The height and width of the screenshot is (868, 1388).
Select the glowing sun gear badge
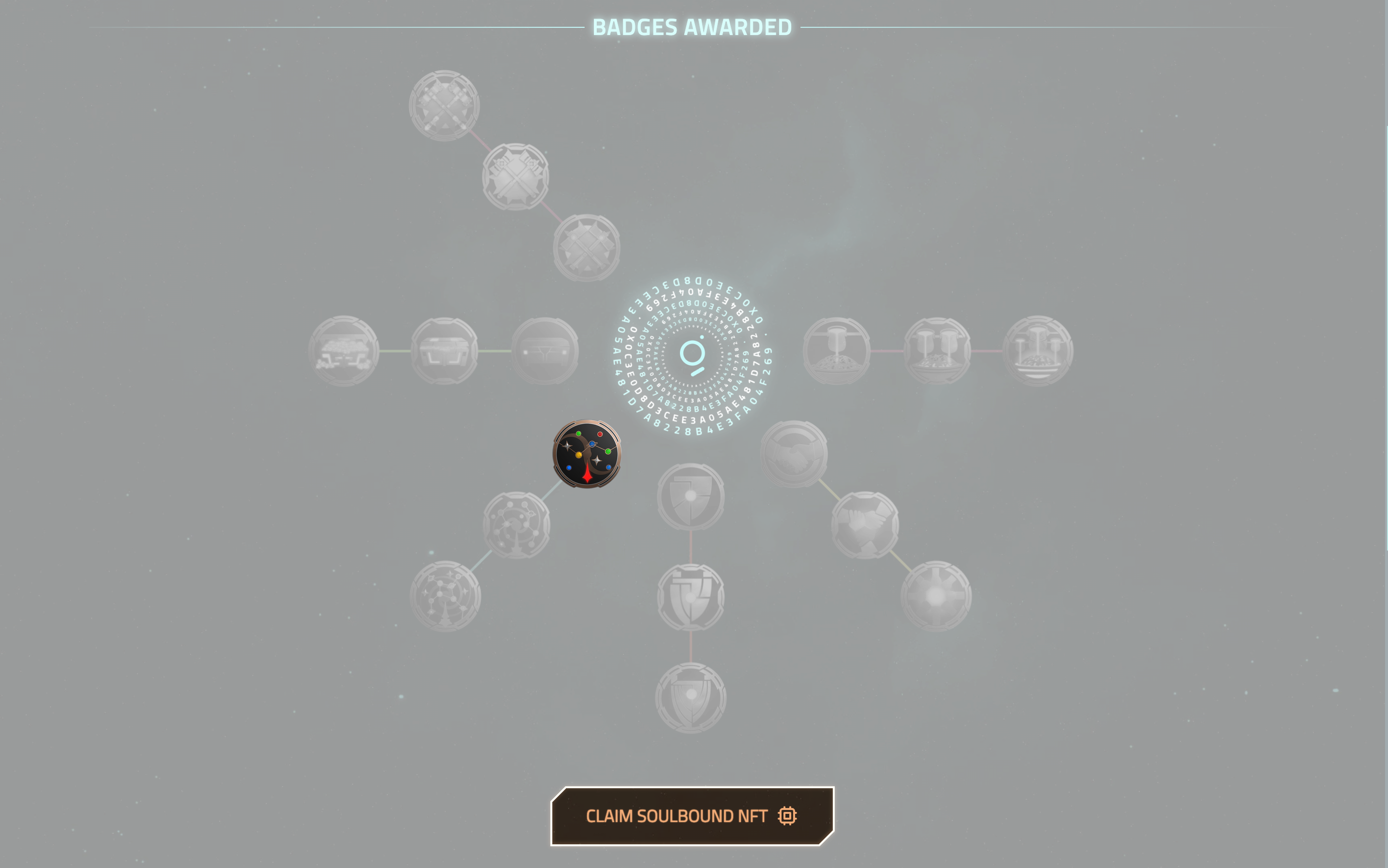tap(936, 596)
